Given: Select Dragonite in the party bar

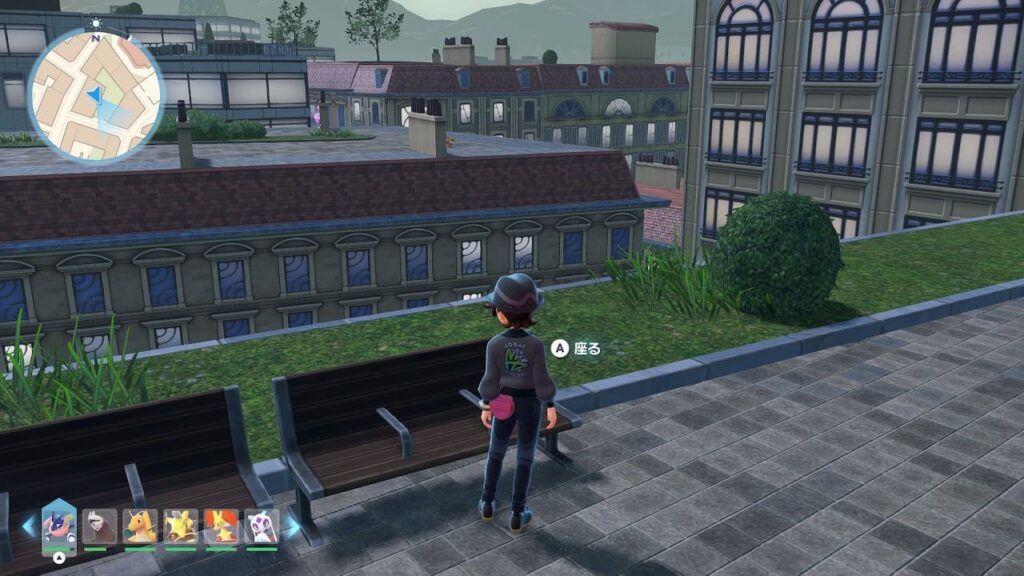Looking at the screenshot, I should pyautogui.click(x=140, y=525).
